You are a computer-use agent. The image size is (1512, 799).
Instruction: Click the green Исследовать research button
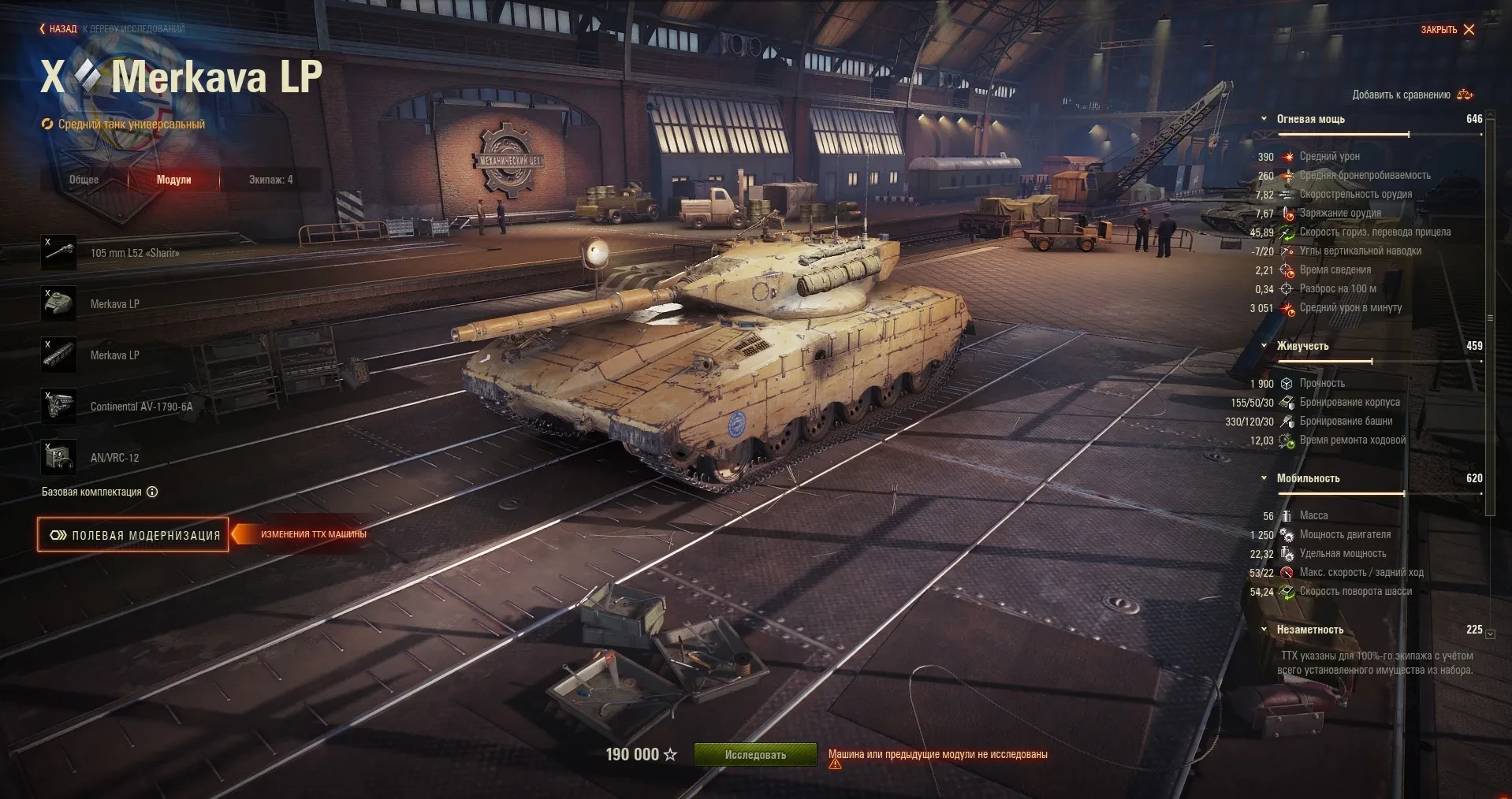click(x=754, y=755)
